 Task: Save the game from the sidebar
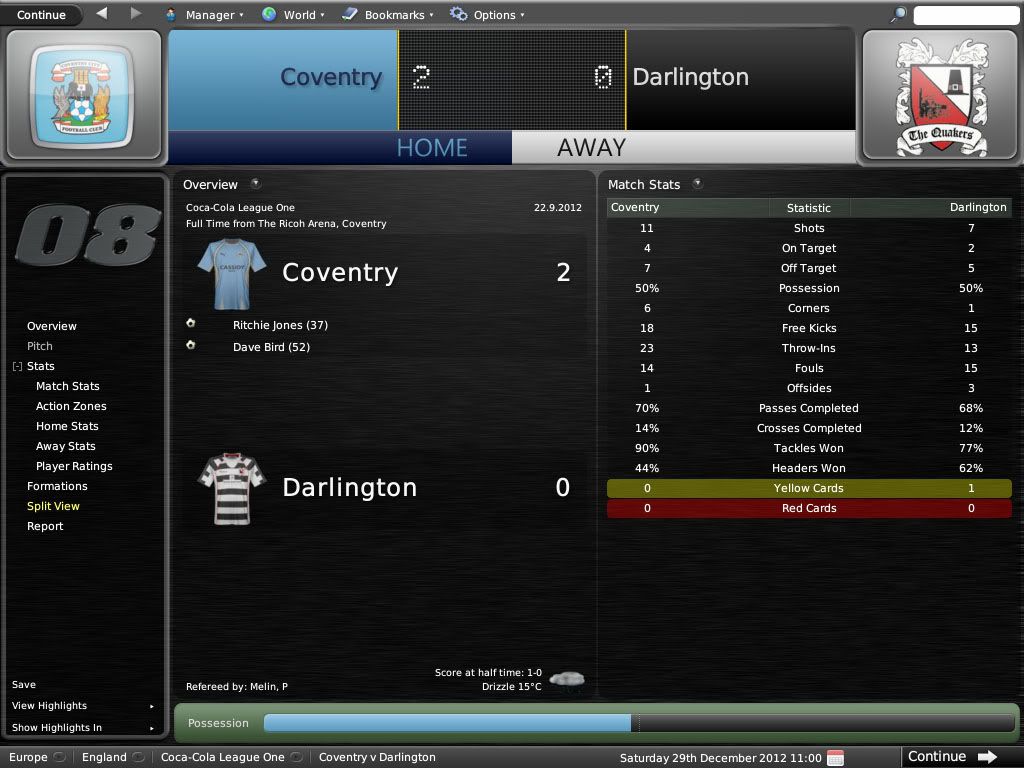(24, 685)
